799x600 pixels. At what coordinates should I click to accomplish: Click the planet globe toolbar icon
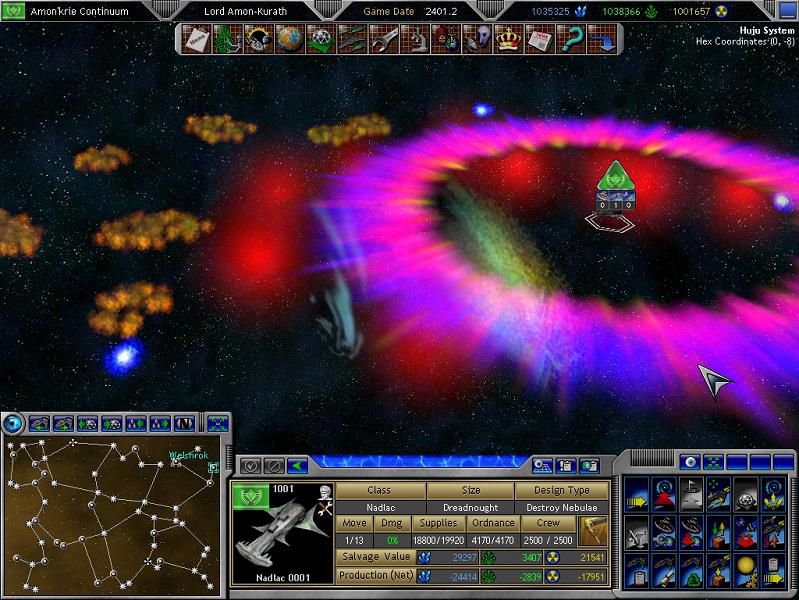(x=289, y=39)
